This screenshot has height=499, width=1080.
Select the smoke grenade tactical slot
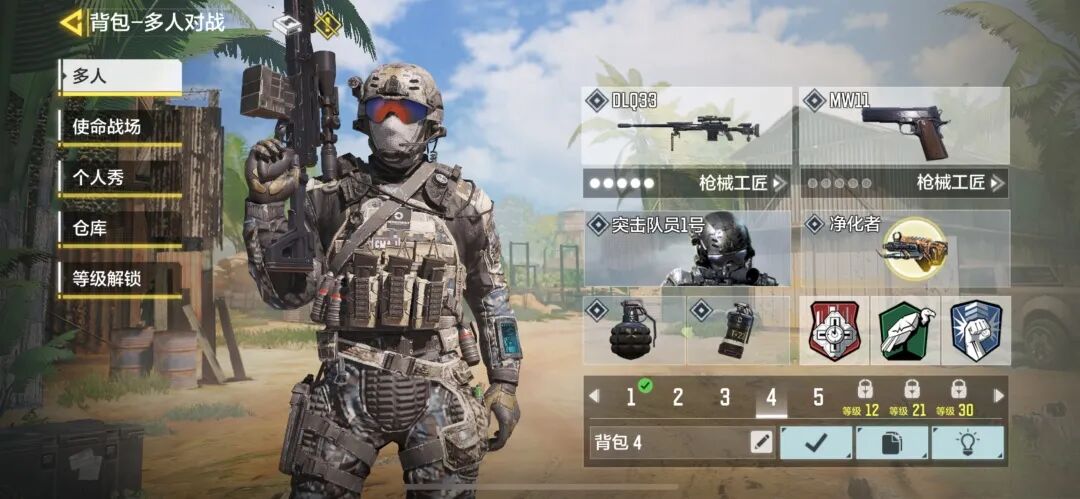(738, 330)
